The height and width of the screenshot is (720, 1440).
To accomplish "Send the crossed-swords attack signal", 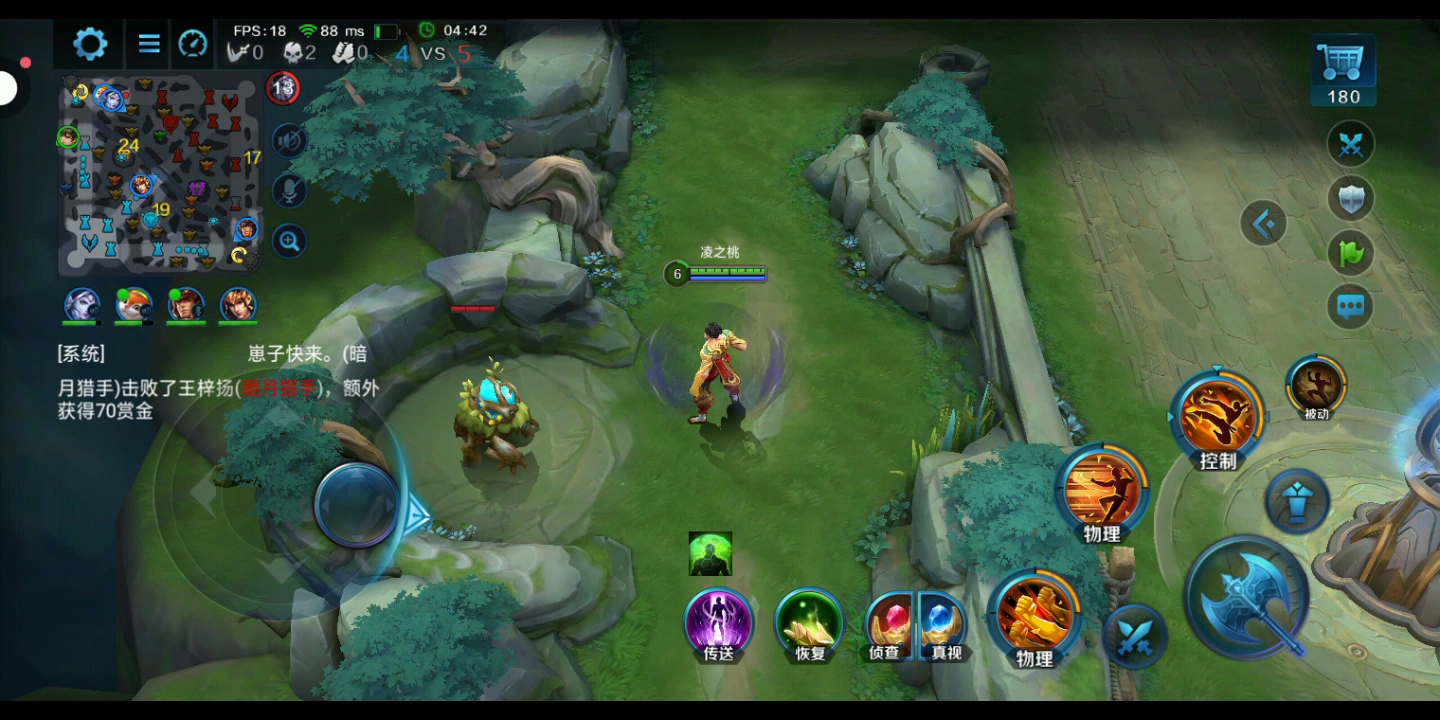I will click(1351, 144).
